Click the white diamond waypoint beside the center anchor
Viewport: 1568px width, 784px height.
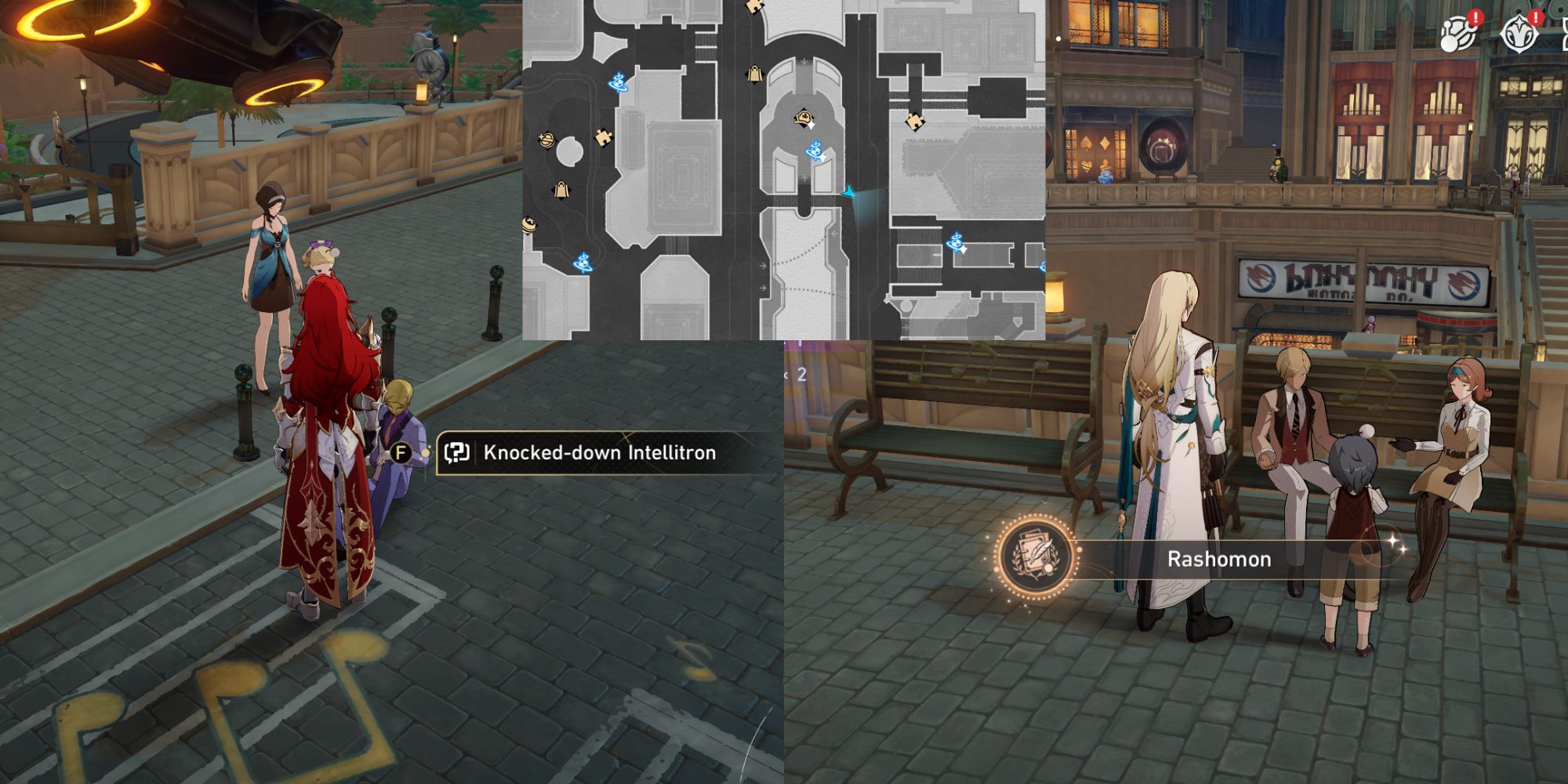pyautogui.click(x=823, y=158)
